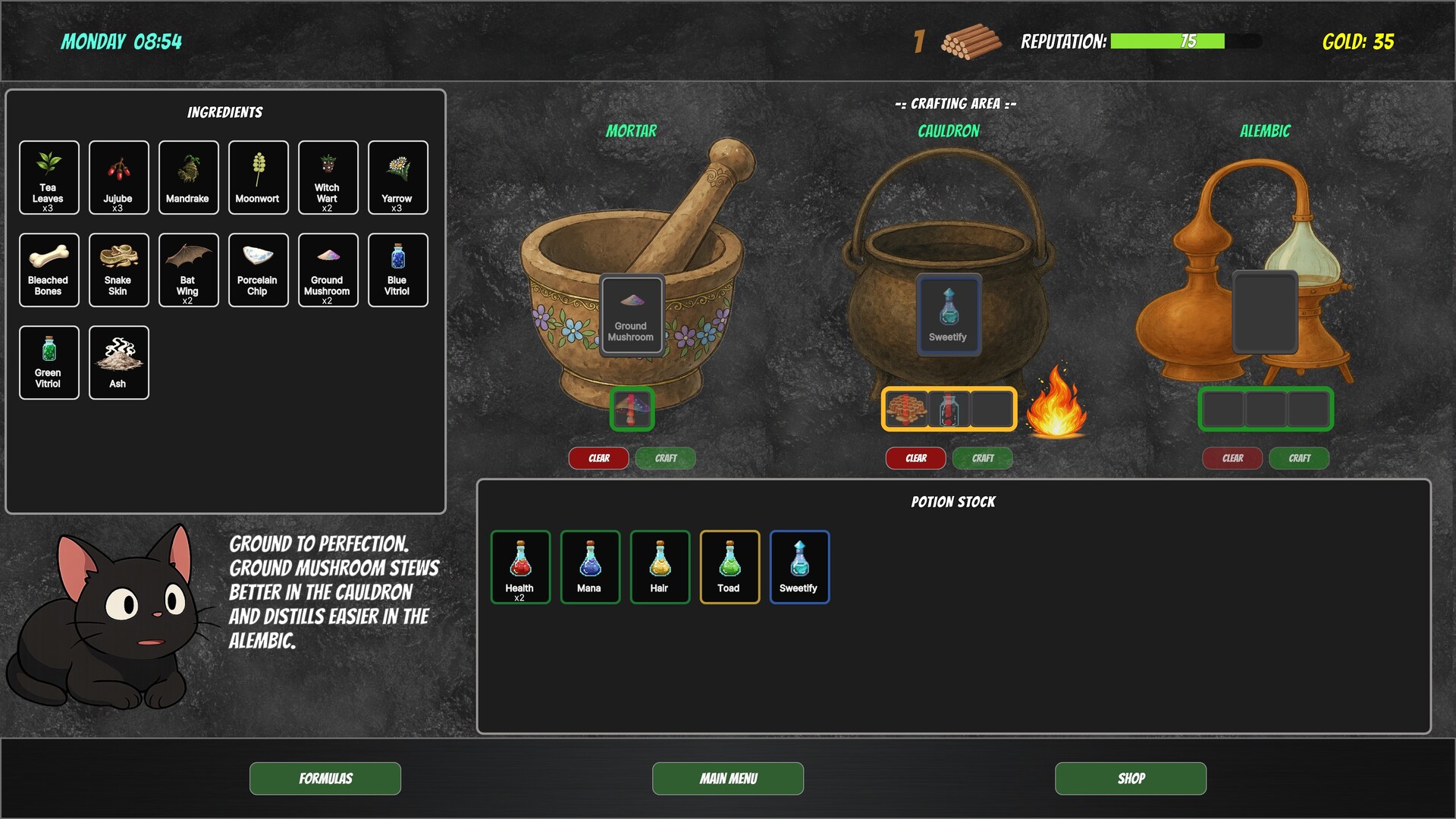Image resolution: width=1456 pixels, height=819 pixels.
Task: Open the Formulas screen
Action: coord(325,778)
